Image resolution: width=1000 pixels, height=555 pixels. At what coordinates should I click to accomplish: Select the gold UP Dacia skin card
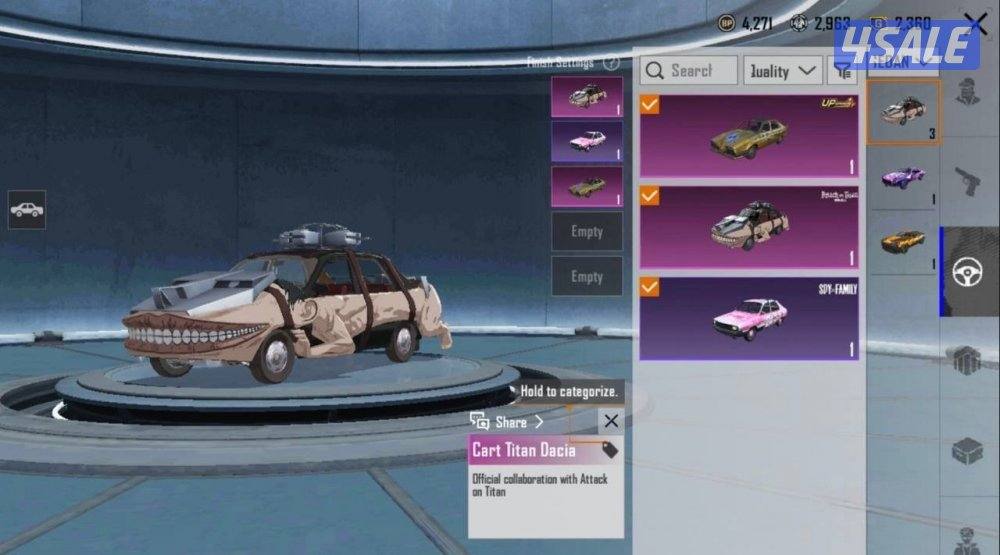pyautogui.click(x=749, y=136)
